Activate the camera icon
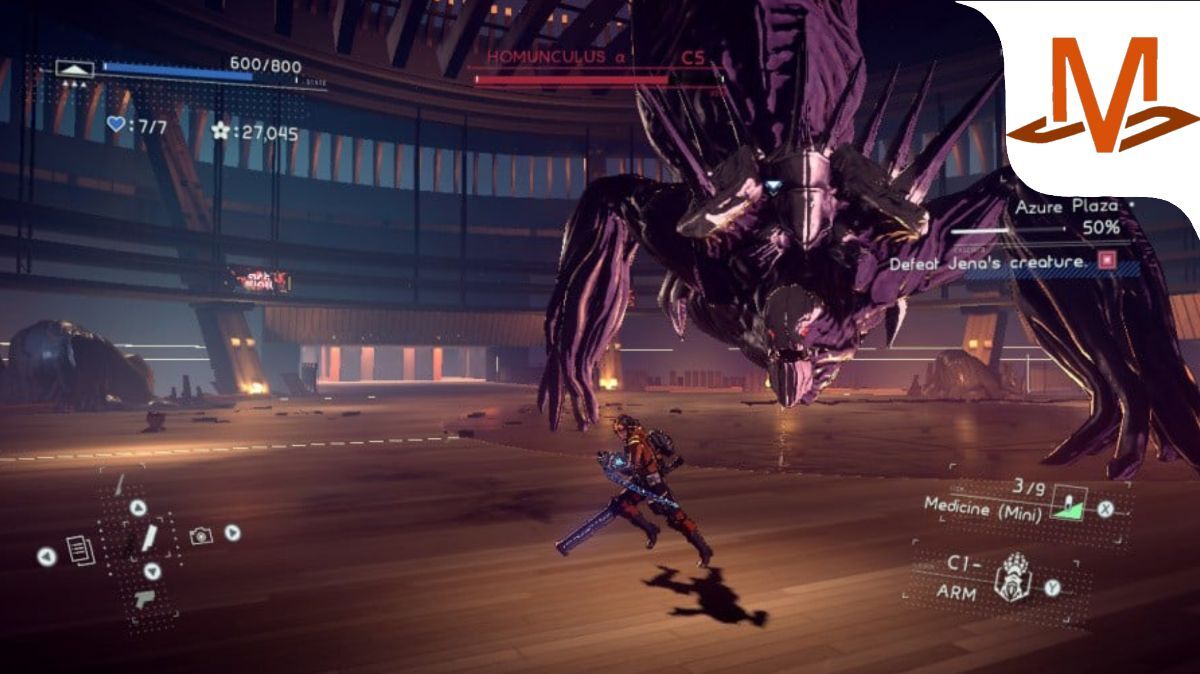This screenshot has width=1200, height=674. [201, 536]
